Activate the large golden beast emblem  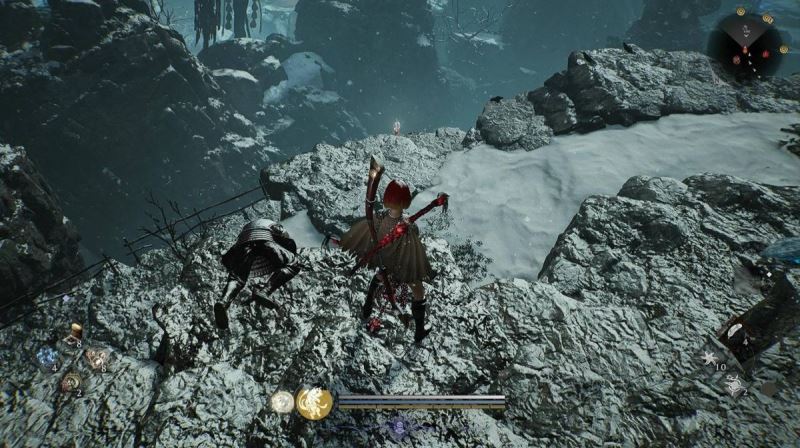pyautogui.click(x=314, y=402)
